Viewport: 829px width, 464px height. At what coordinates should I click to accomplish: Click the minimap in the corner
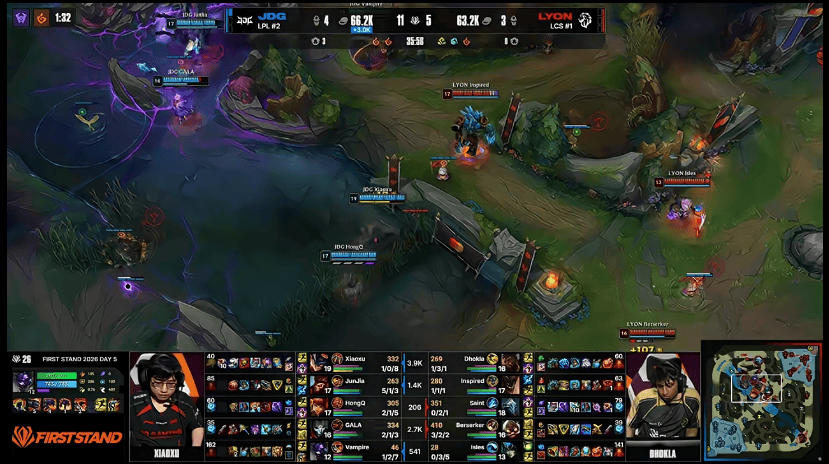pyautogui.click(x=763, y=400)
